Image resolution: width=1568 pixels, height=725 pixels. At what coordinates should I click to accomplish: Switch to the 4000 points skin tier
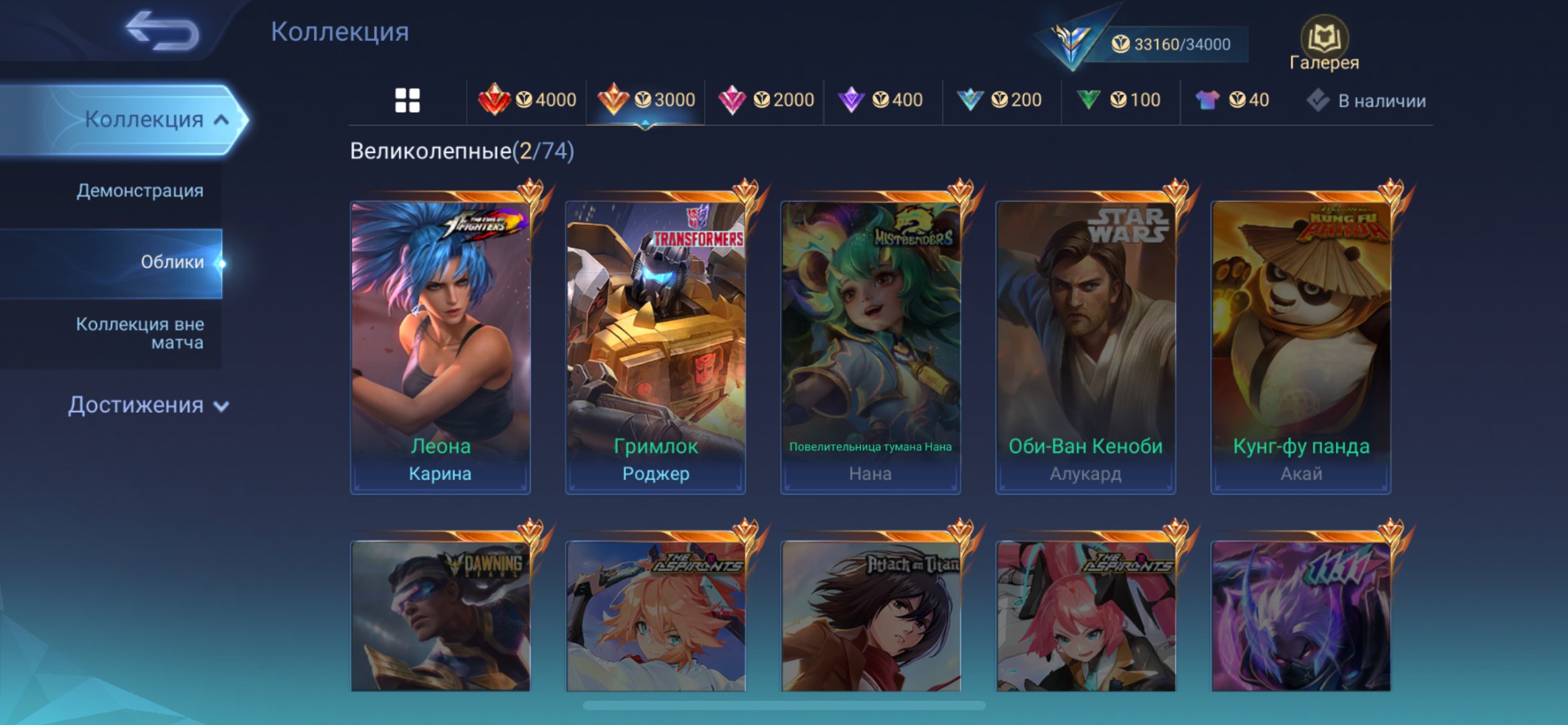pyautogui.click(x=527, y=100)
